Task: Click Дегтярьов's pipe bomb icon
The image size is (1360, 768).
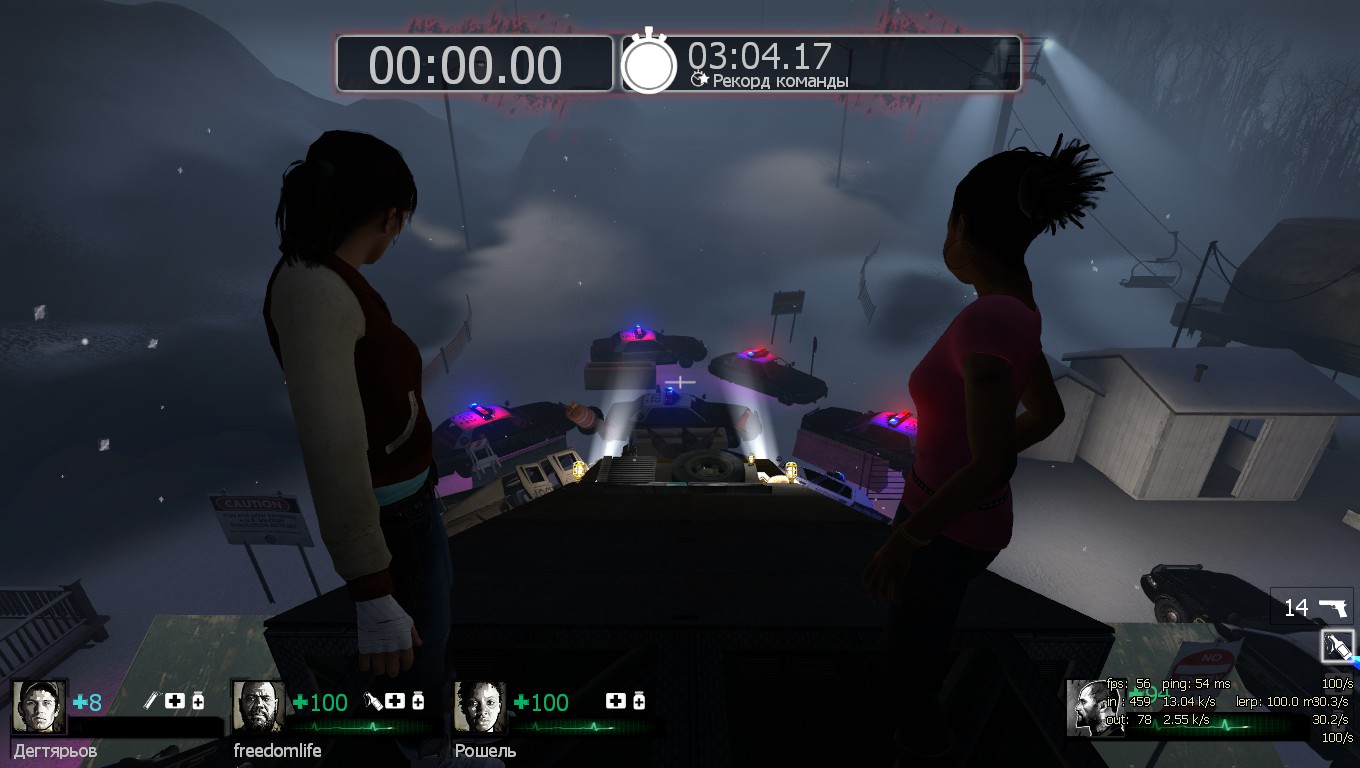Action: (x=152, y=701)
